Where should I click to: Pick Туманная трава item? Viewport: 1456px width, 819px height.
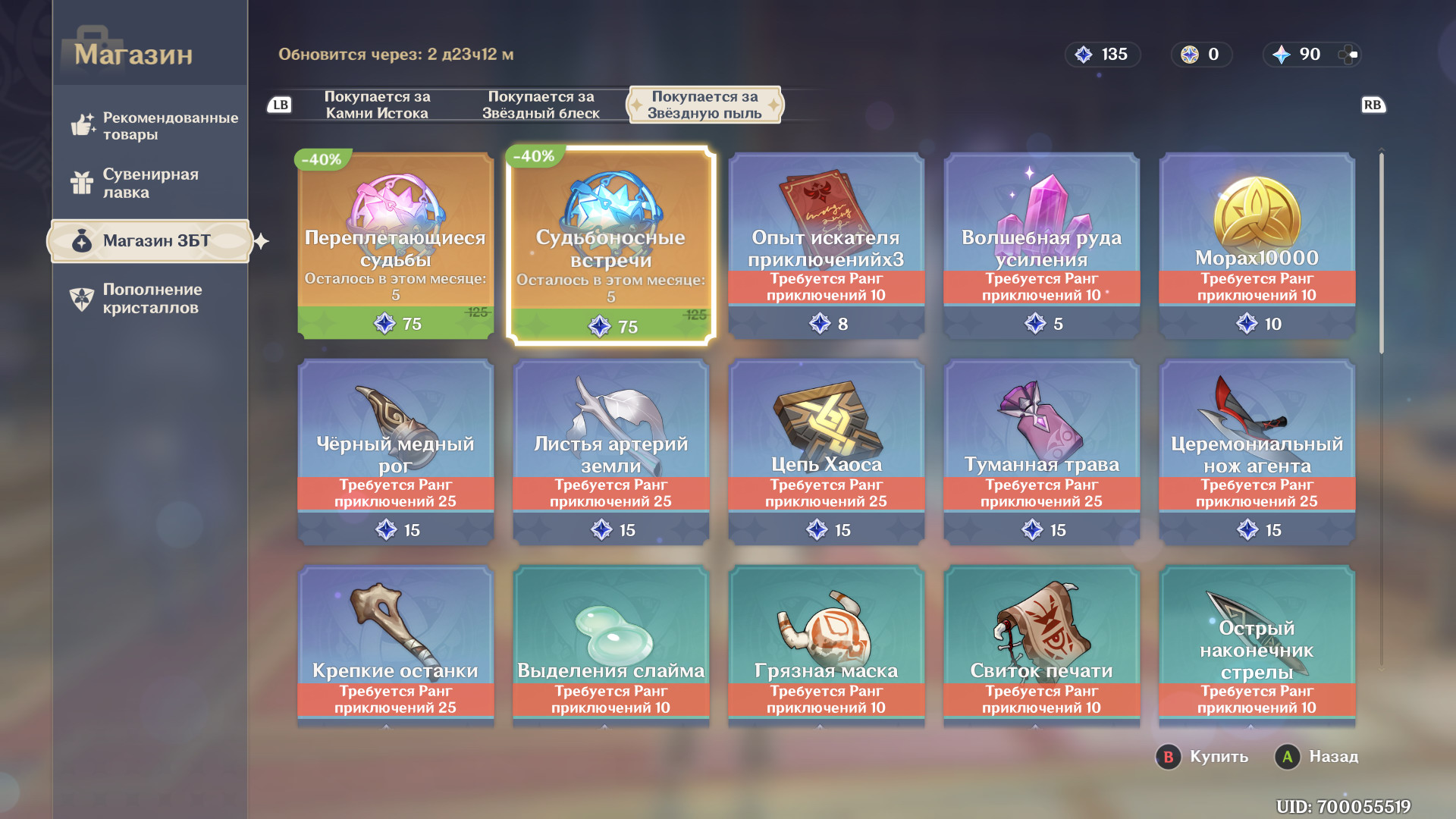click(x=1041, y=451)
